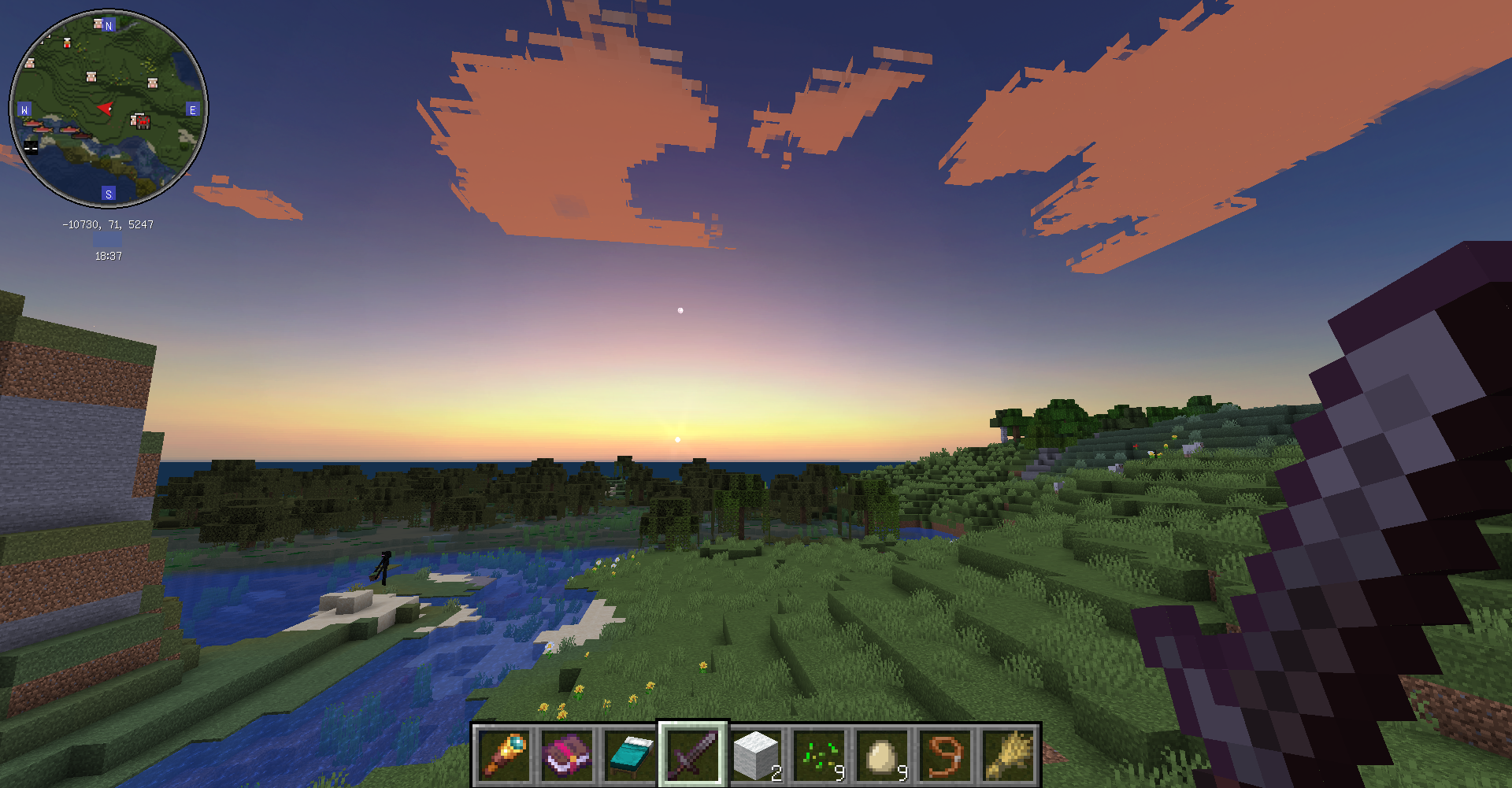This screenshot has height=788, width=1512.
Task: Click a sheep icon on the minimap
Action: click(x=91, y=76)
